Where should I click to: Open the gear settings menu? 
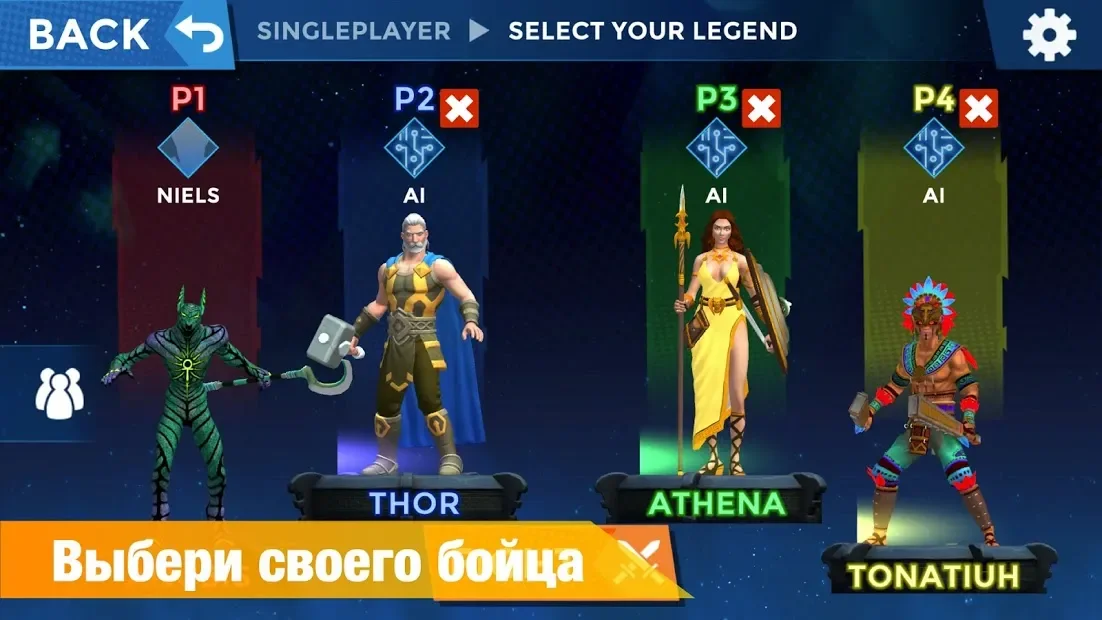(1049, 35)
